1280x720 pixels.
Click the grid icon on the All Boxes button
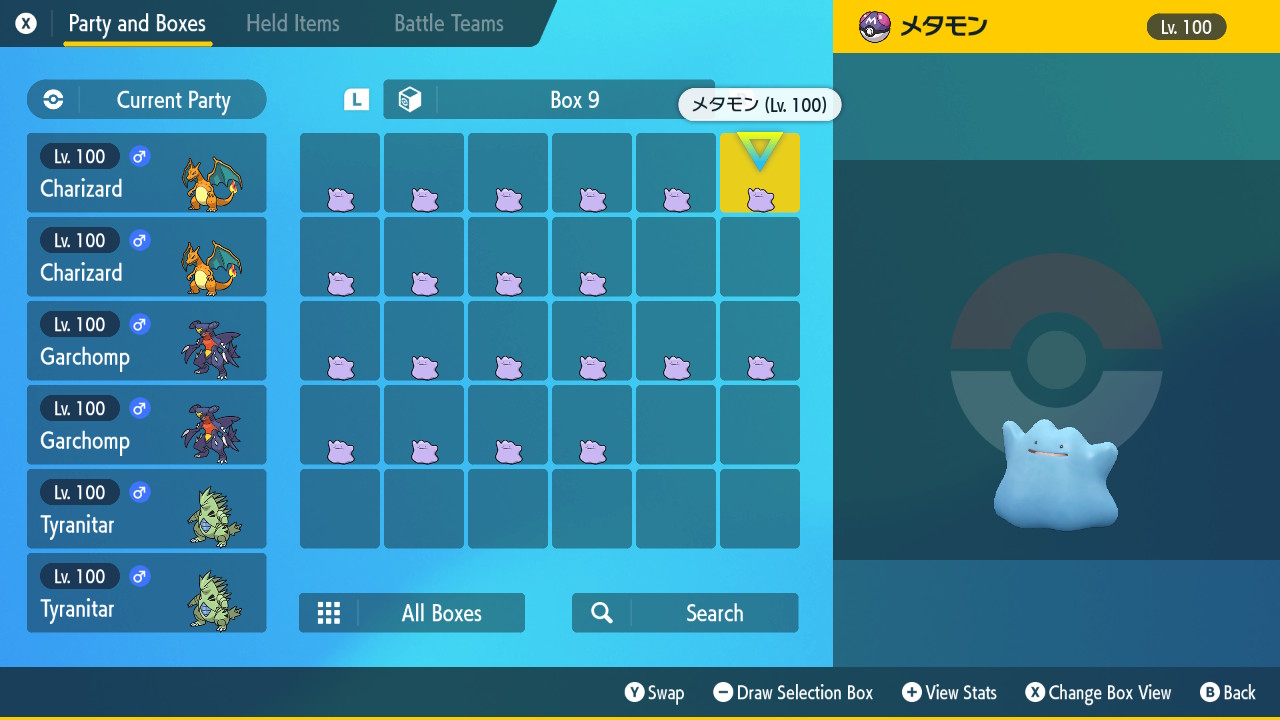point(329,612)
